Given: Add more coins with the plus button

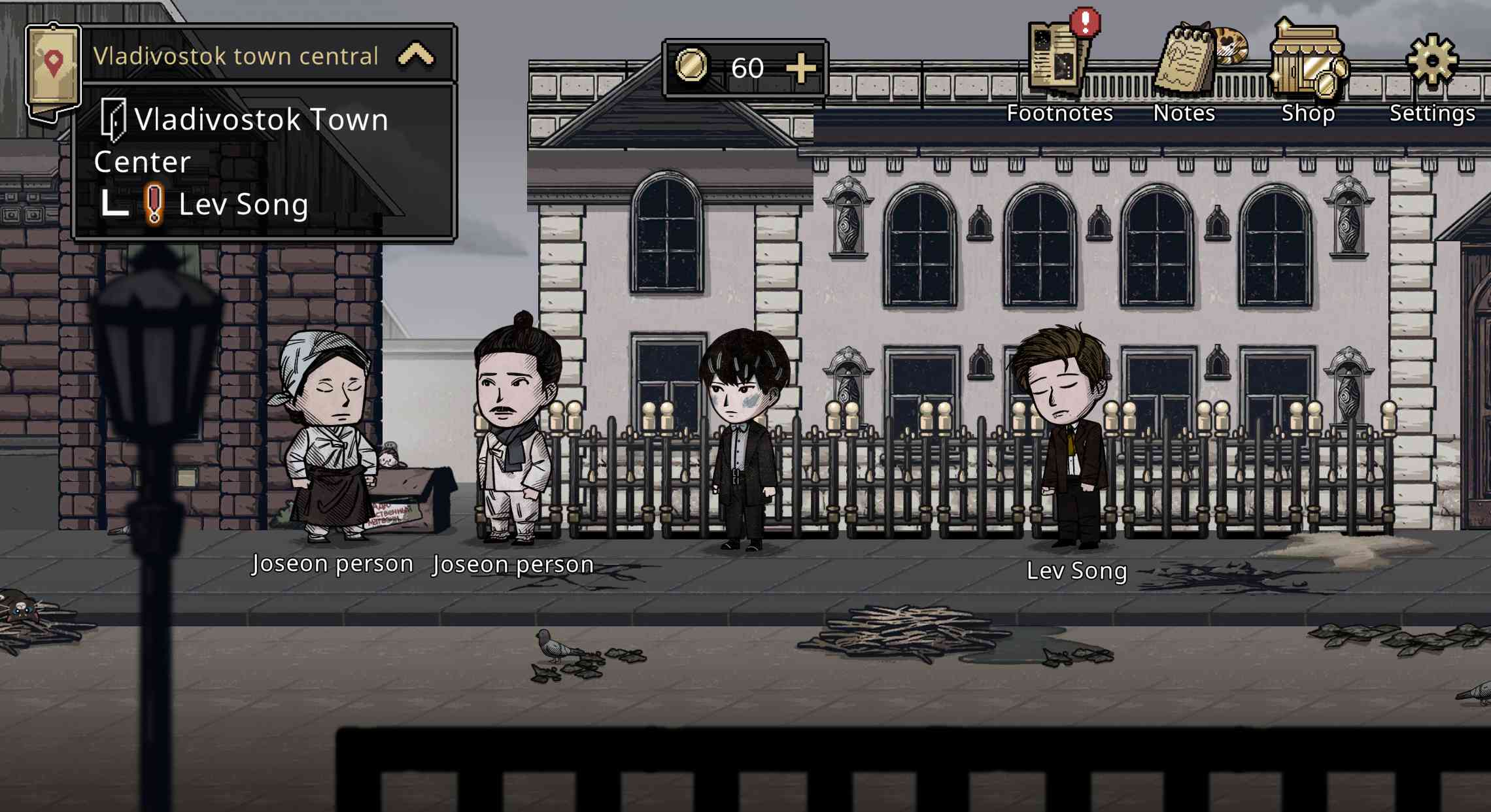Looking at the screenshot, I should pyautogui.click(x=800, y=68).
